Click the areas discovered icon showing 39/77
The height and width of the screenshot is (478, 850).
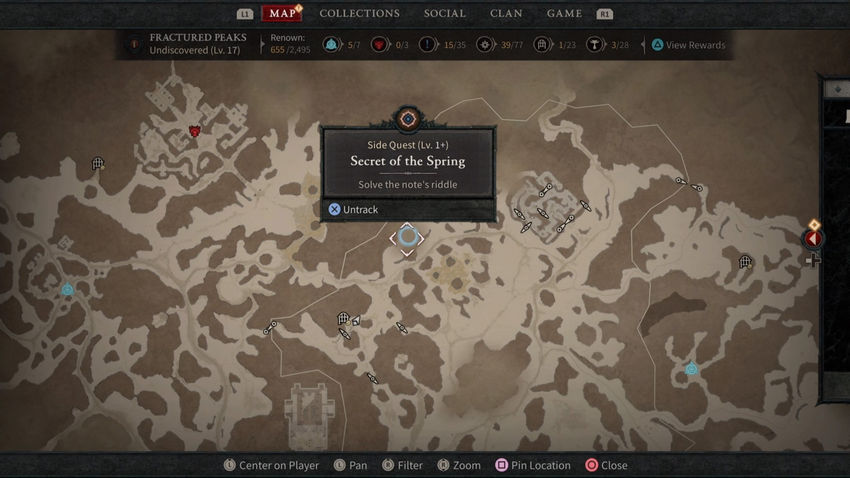point(486,45)
